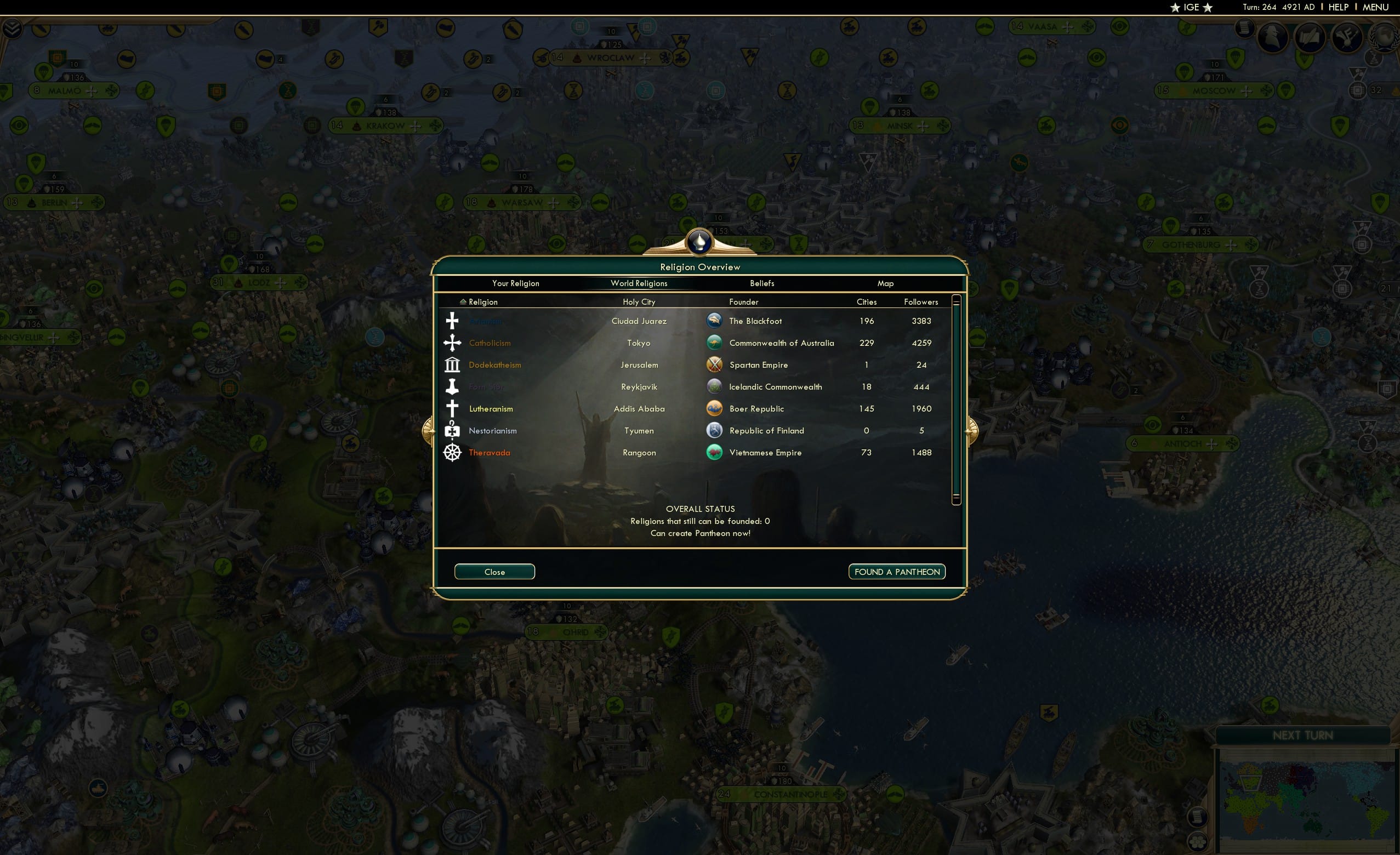Viewport: 1400px width, 855px height.
Task: Open the Your Religion tab
Action: [x=515, y=283]
